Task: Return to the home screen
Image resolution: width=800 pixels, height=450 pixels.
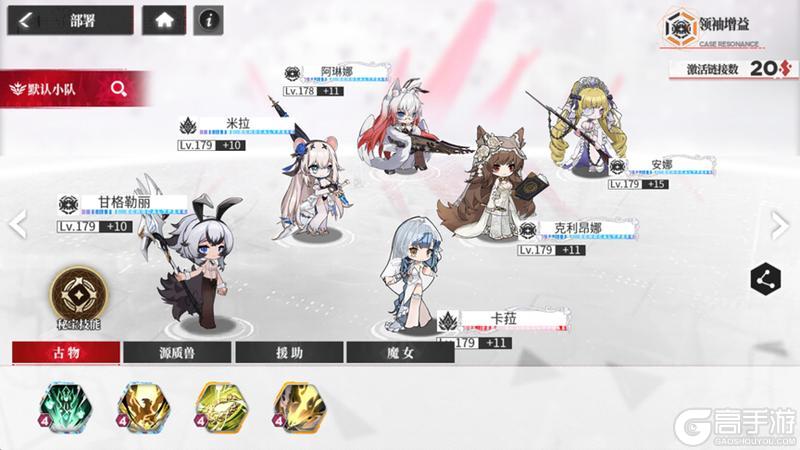Action: click(163, 20)
